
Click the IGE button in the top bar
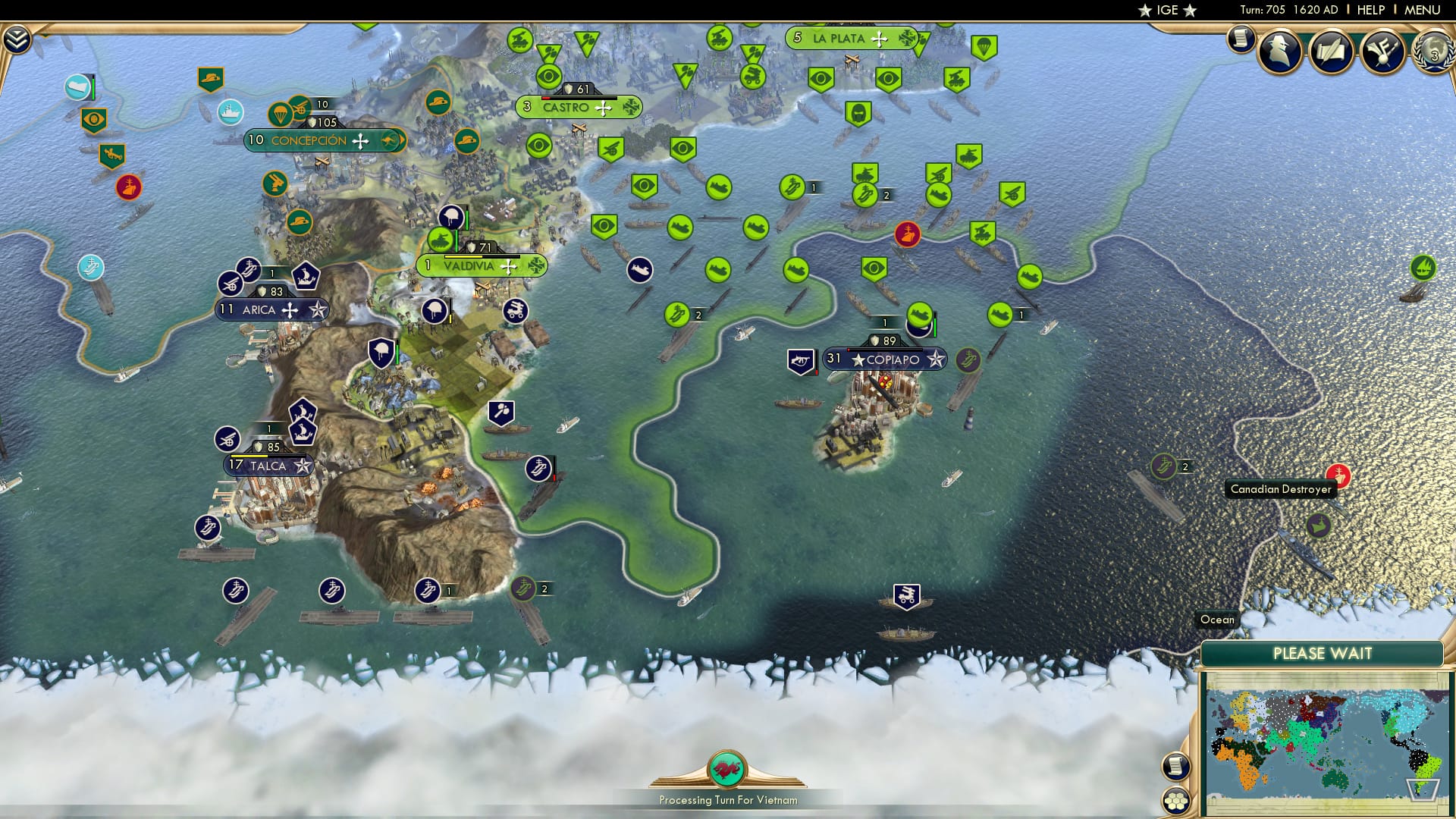(x=1166, y=10)
